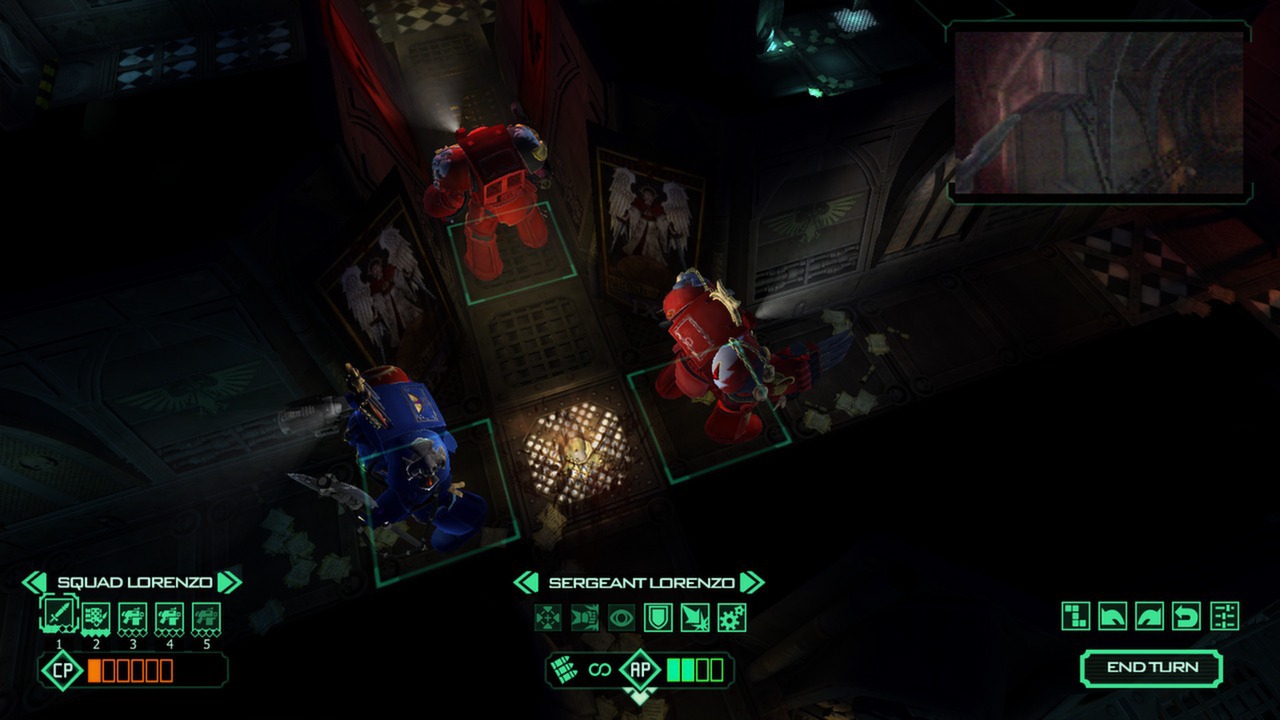Click the camera view window top right
This screenshot has width=1280, height=720.
click(x=1095, y=110)
